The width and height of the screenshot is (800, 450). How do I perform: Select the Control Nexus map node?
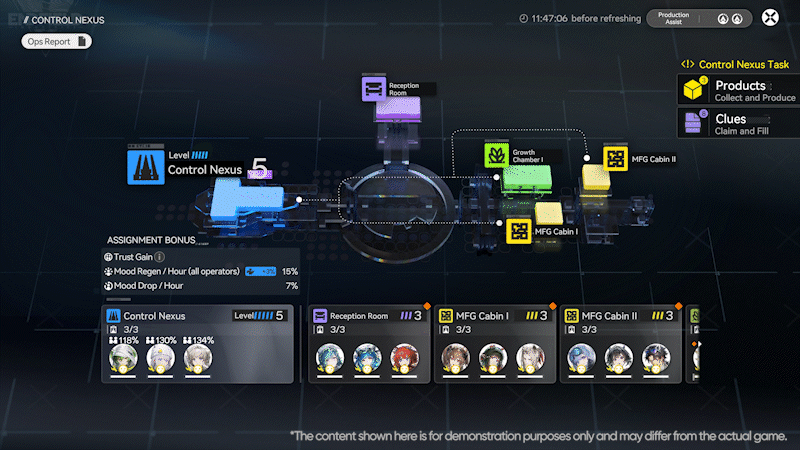[x=146, y=166]
